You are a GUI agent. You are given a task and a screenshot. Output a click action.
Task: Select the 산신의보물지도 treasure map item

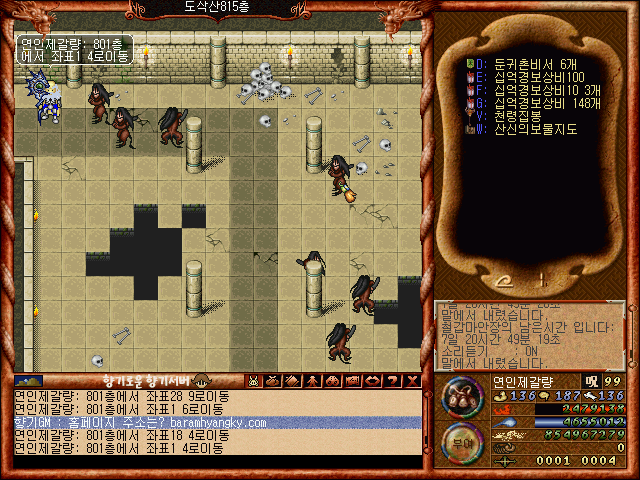pyautogui.click(x=528, y=129)
